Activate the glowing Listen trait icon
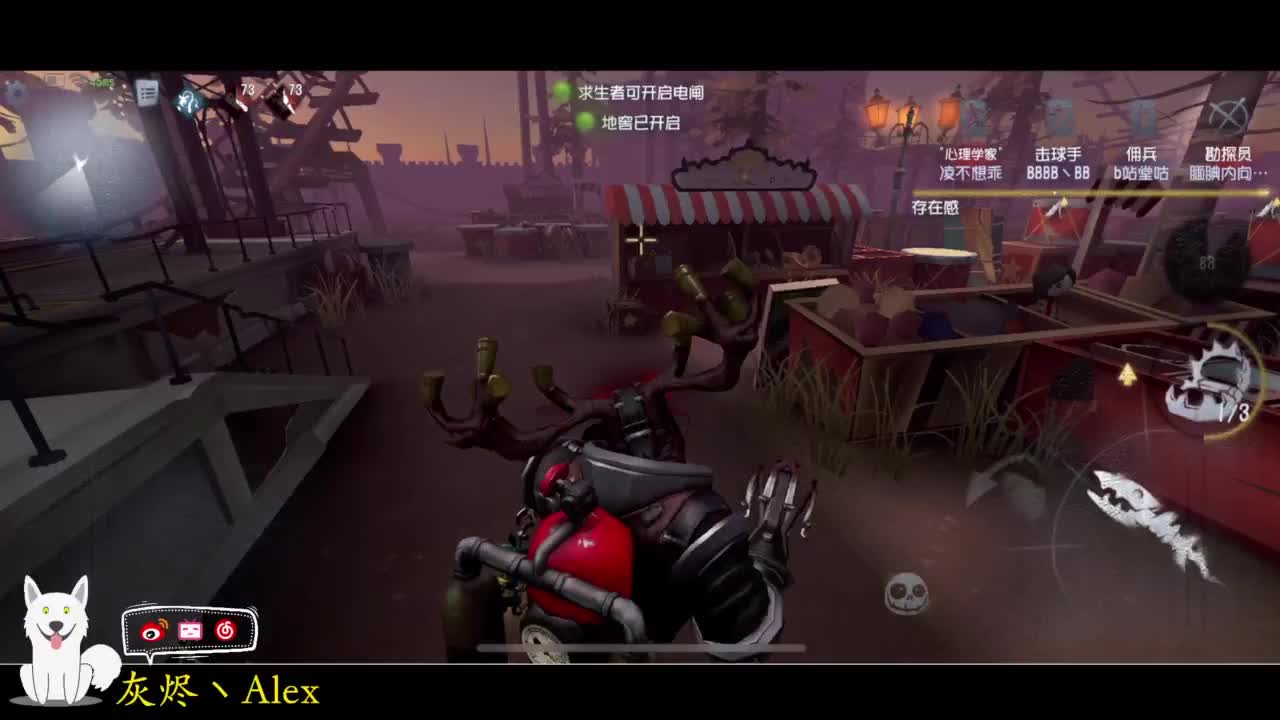The image size is (1280, 720). point(188,100)
